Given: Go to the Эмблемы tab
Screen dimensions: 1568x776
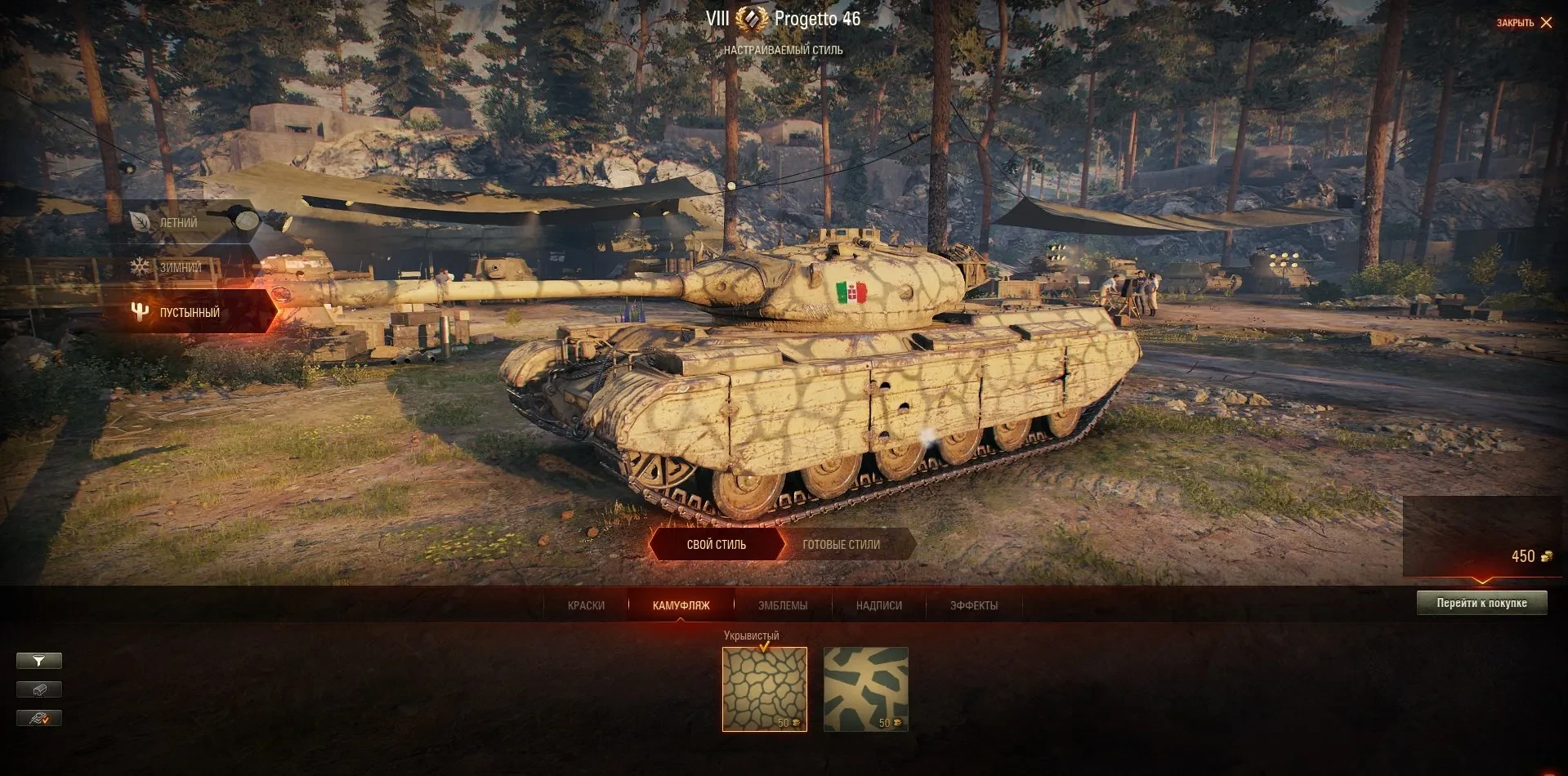Looking at the screenshot, I should [782, 605].
